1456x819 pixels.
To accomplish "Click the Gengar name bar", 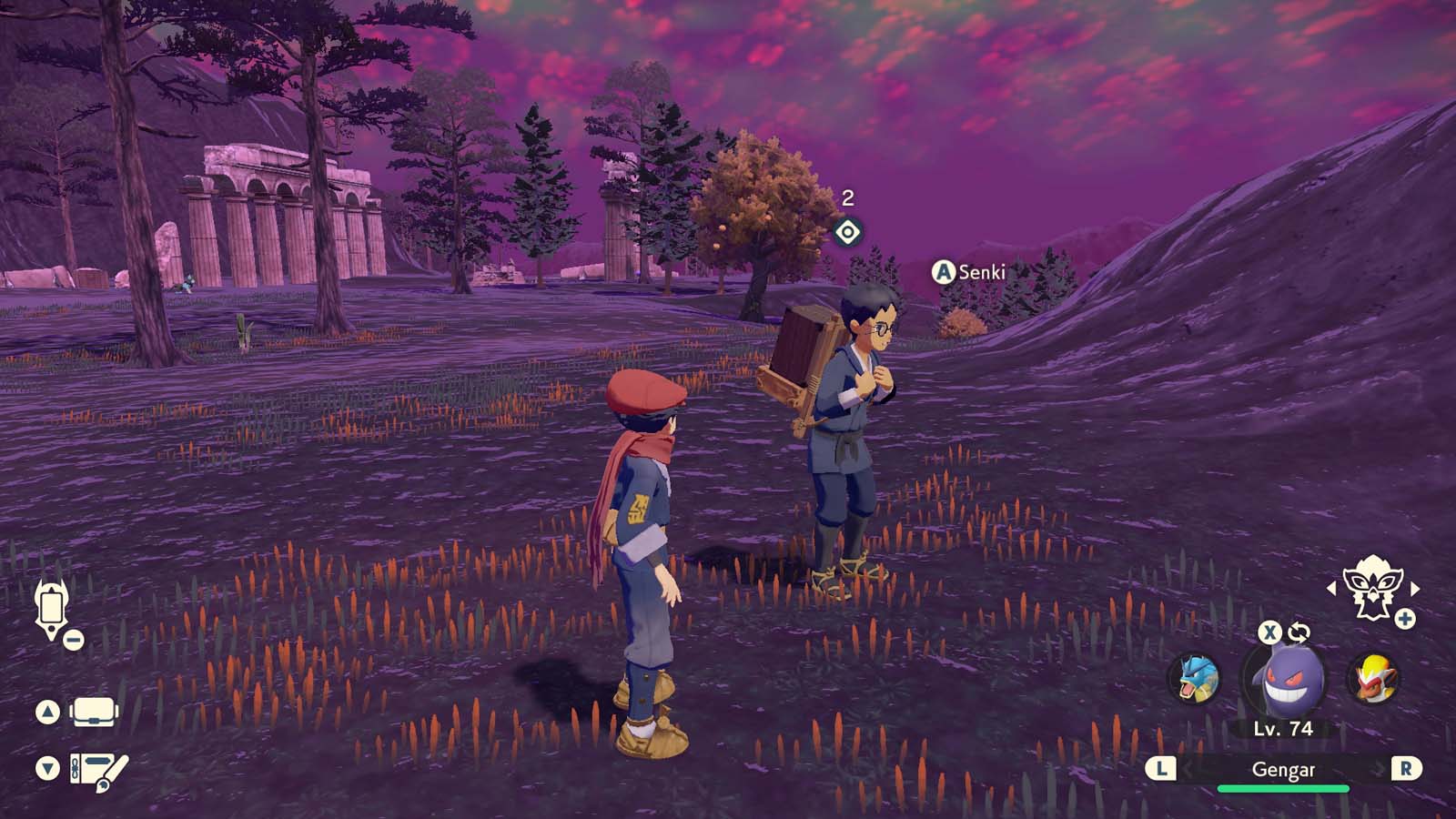I will coord(1283,769).
